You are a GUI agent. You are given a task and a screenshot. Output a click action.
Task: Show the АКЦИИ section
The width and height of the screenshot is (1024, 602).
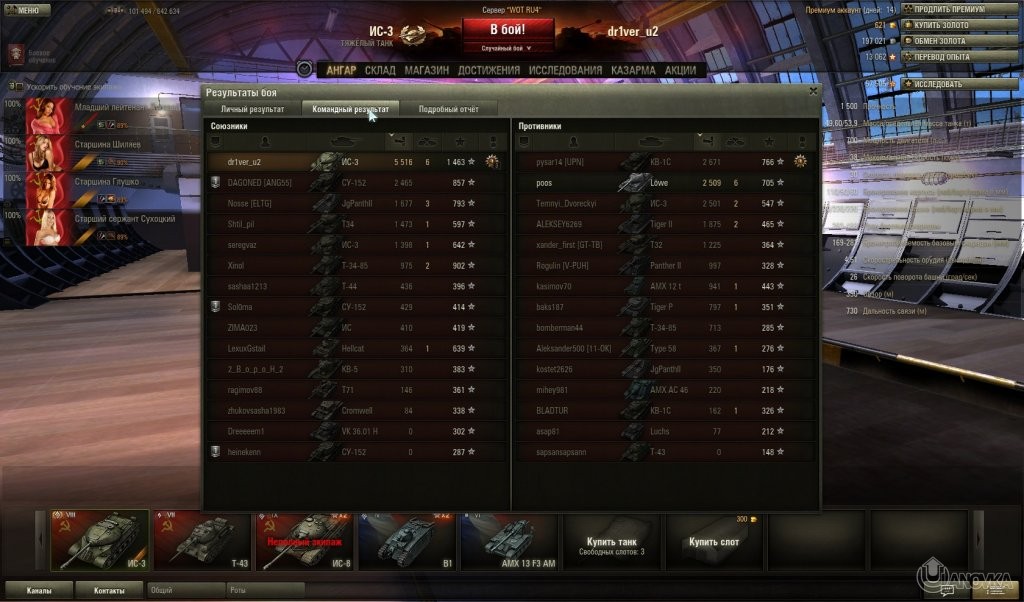(680, 70)
